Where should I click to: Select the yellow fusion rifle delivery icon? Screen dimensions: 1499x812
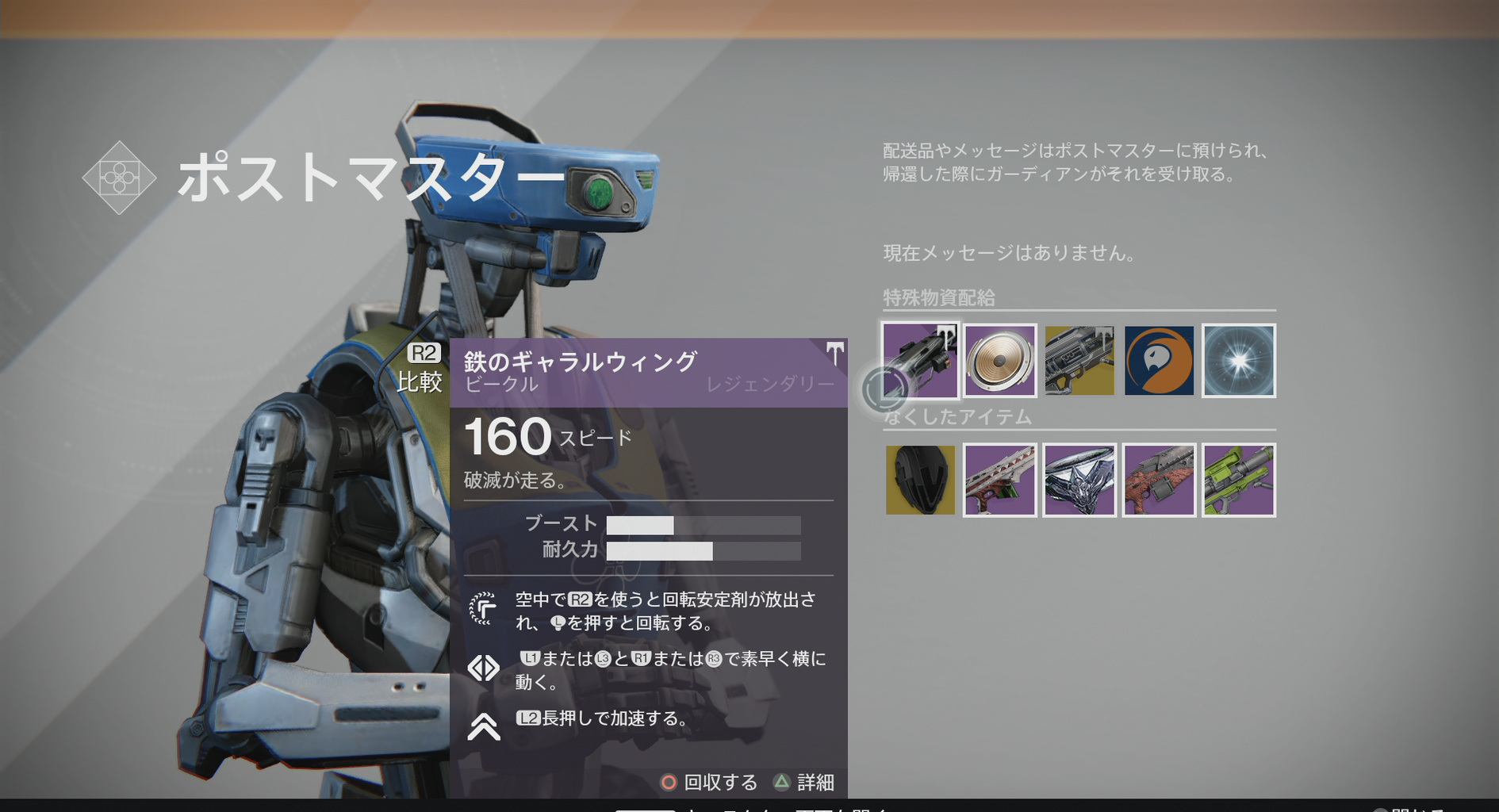1079,361
